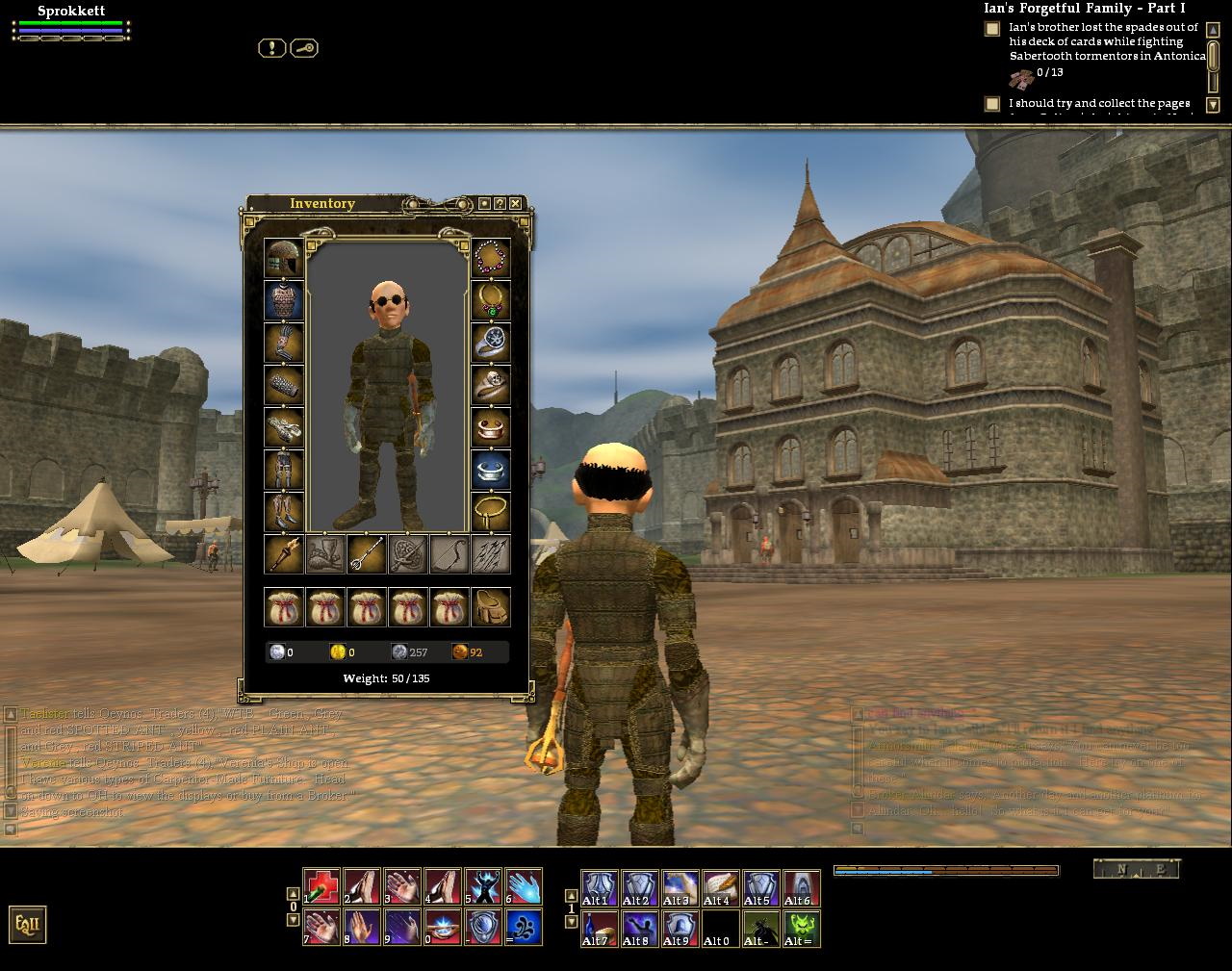Open the main menu via the EQII button
The height and width of the screenshot is (971, 1232).
27,924
